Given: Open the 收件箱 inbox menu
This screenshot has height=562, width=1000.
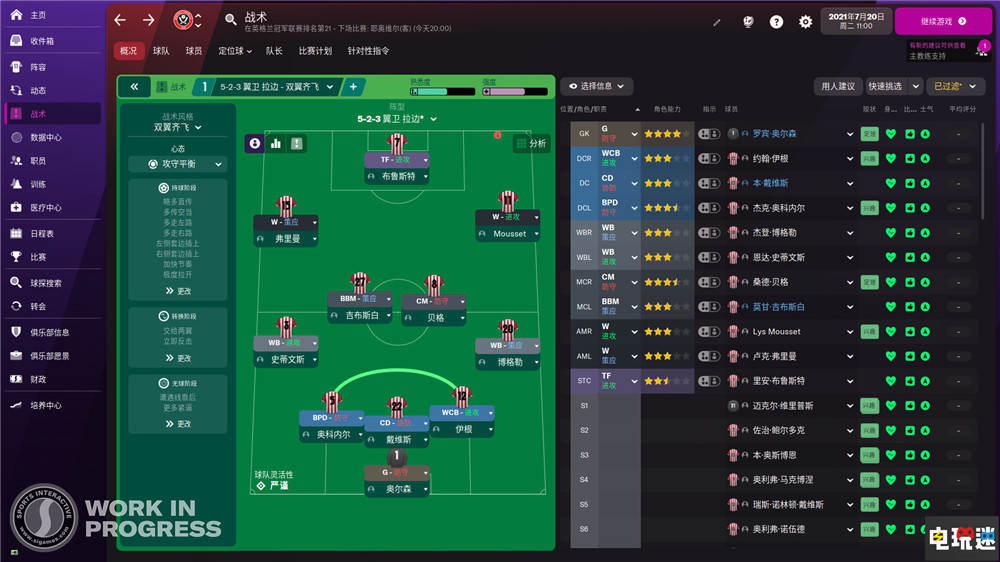Looking at the screenshot, I should pyautogui.click(x=42, y=41).
